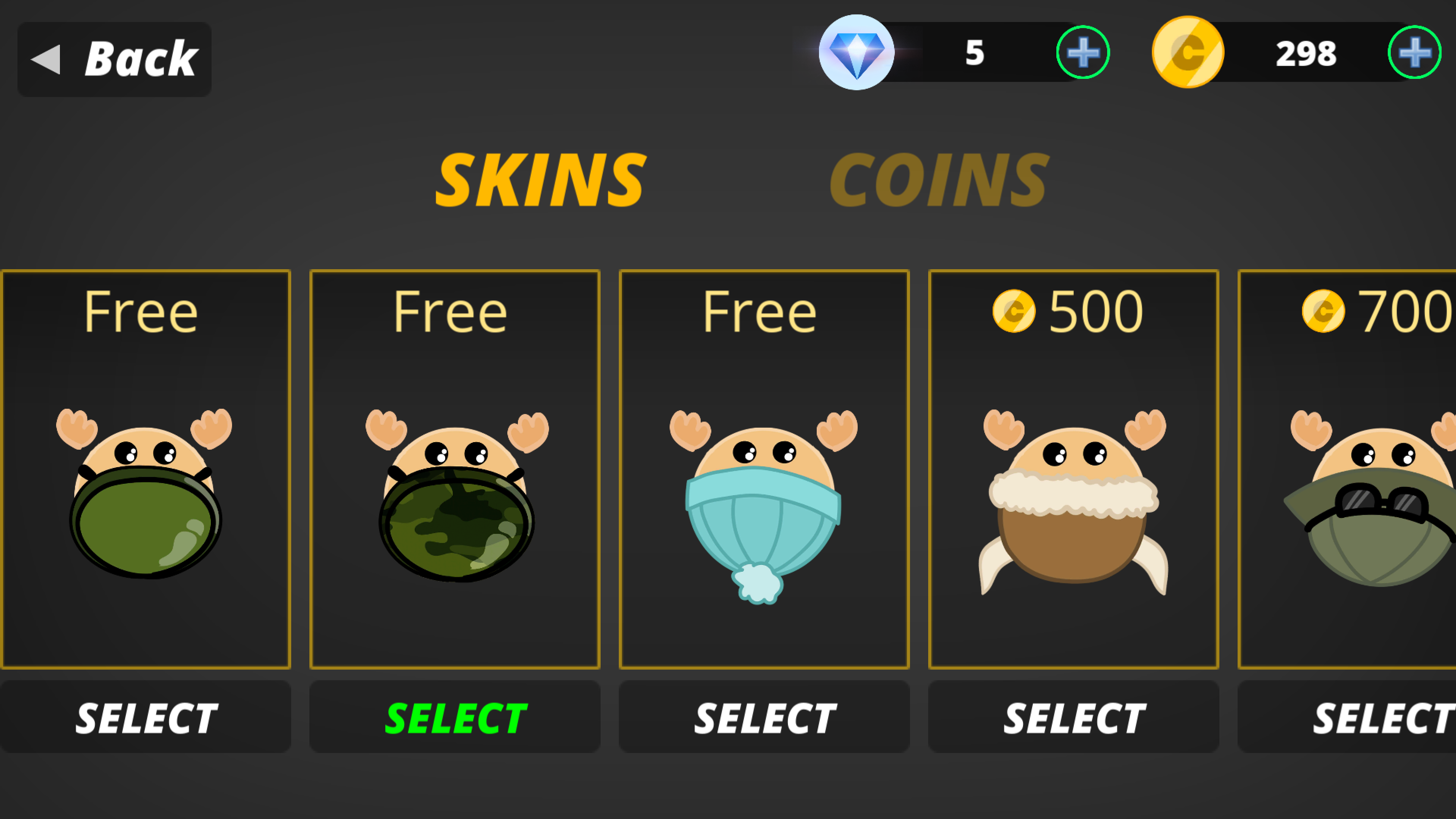Switch to the COINS tab
Screen dimensions: 1456x819
pos(938,180)
